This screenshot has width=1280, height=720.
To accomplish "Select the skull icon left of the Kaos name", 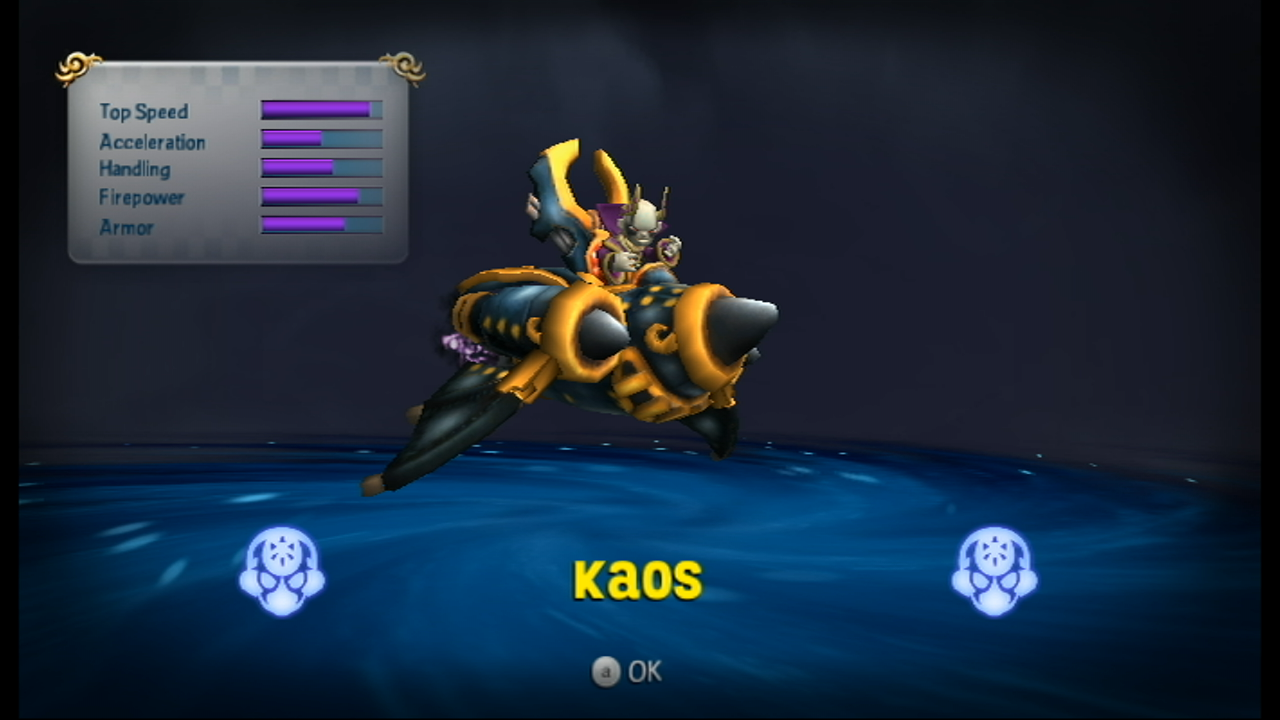I will (282, 570).
